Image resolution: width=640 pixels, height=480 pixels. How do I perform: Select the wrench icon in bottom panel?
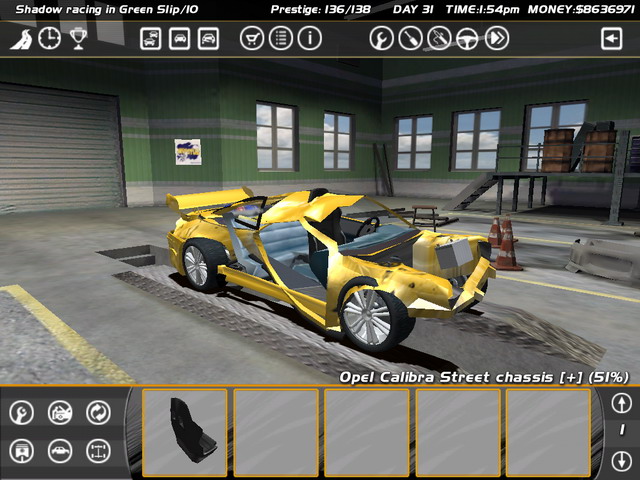point(22,412)
